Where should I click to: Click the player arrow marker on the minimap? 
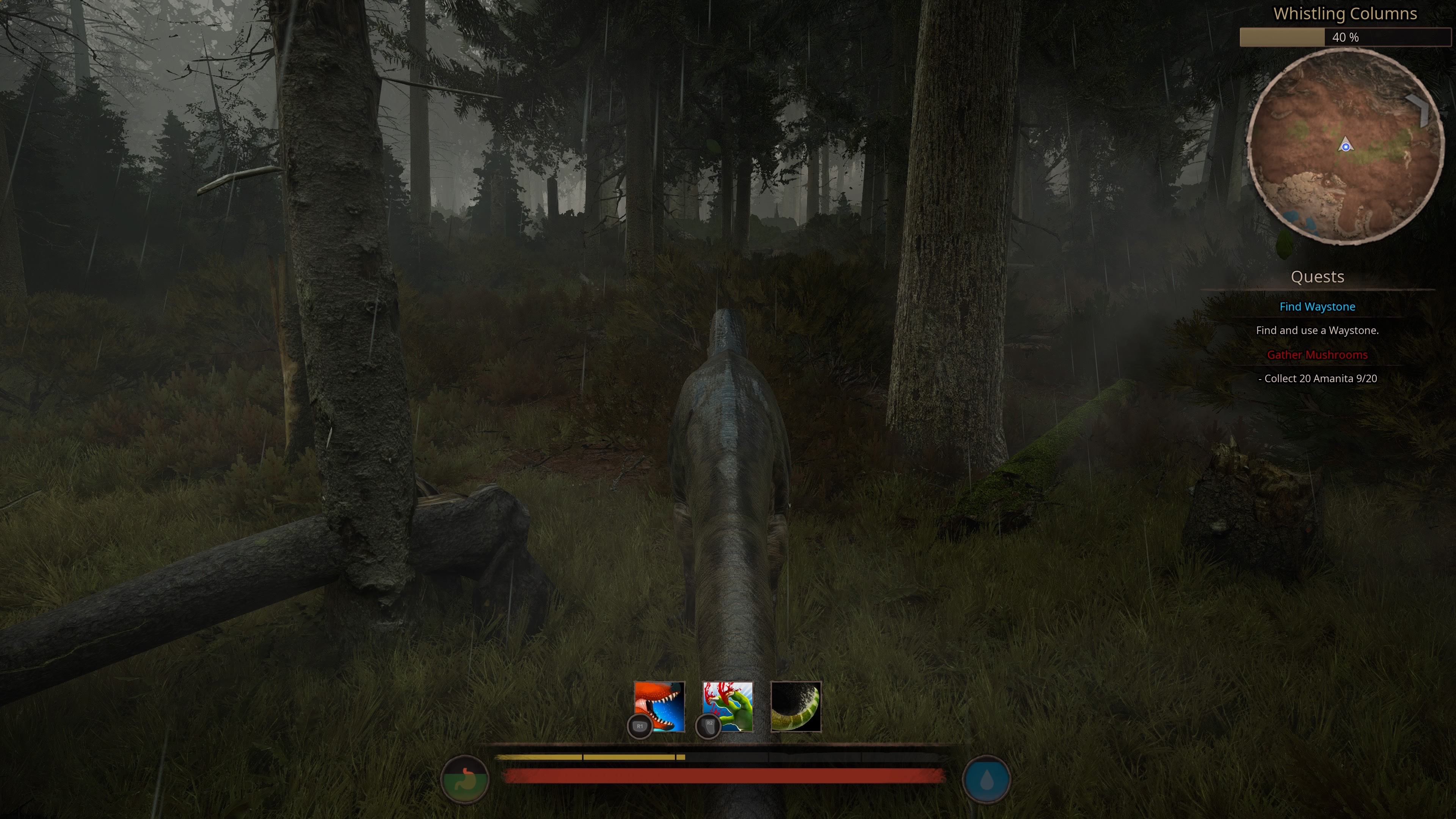pos(1345,146)
